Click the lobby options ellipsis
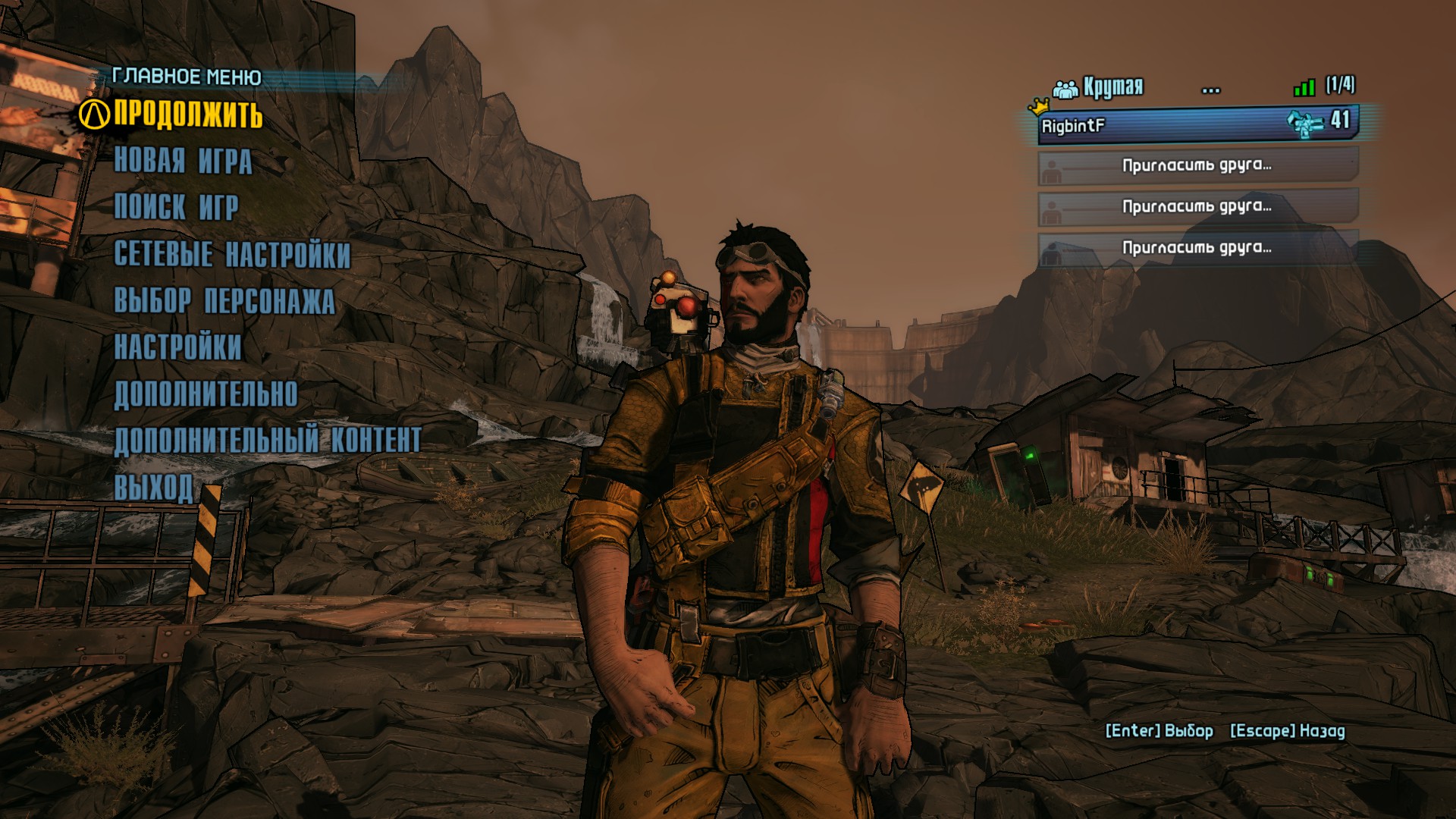 pyautogui.click(x=1211, y=90)
